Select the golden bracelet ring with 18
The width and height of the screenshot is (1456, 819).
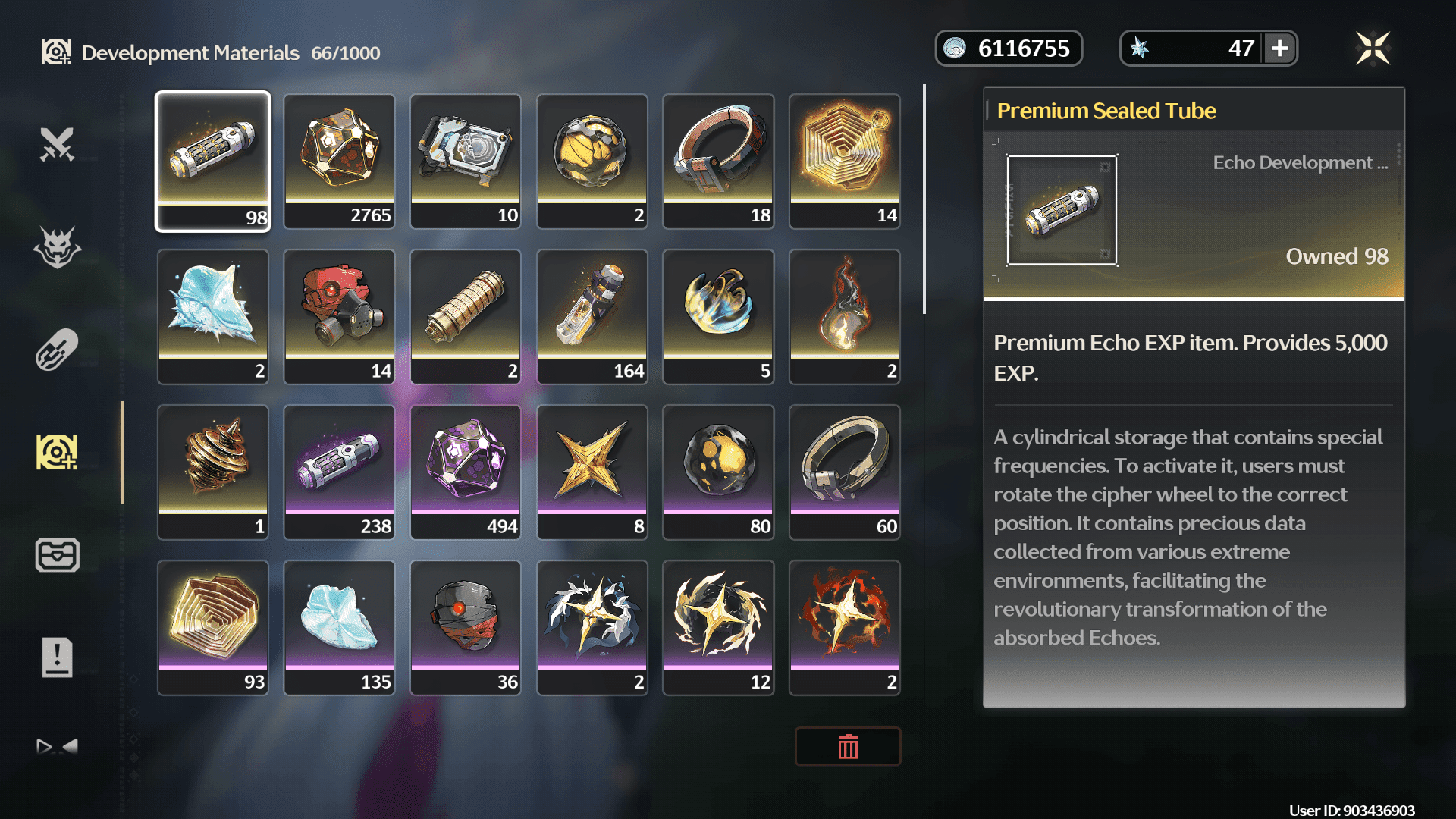click(718, 161)
